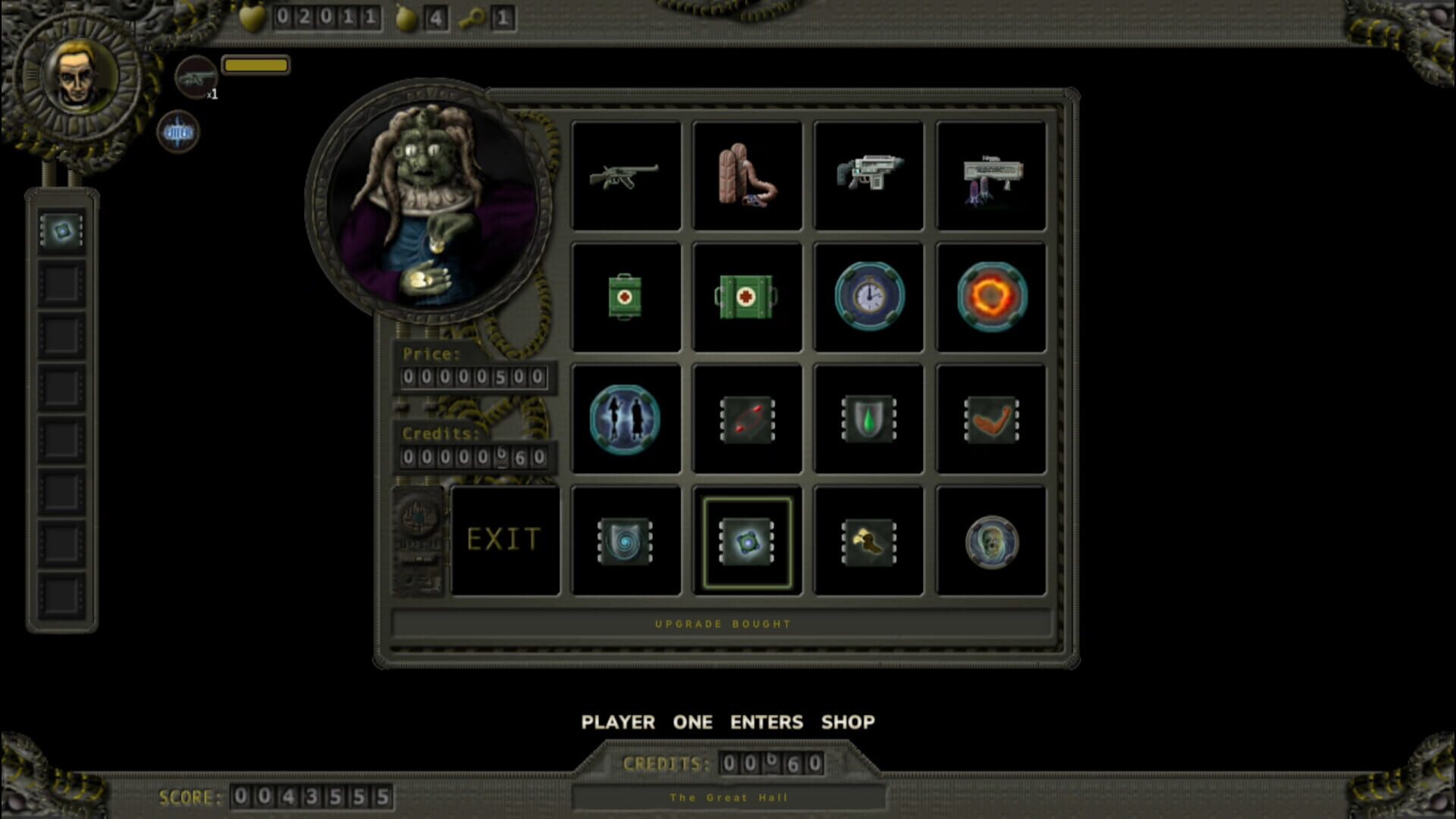The image size is (1456, 819).
Task: Buy the rocket launcher weapon
Action: [x=991, y=175]
